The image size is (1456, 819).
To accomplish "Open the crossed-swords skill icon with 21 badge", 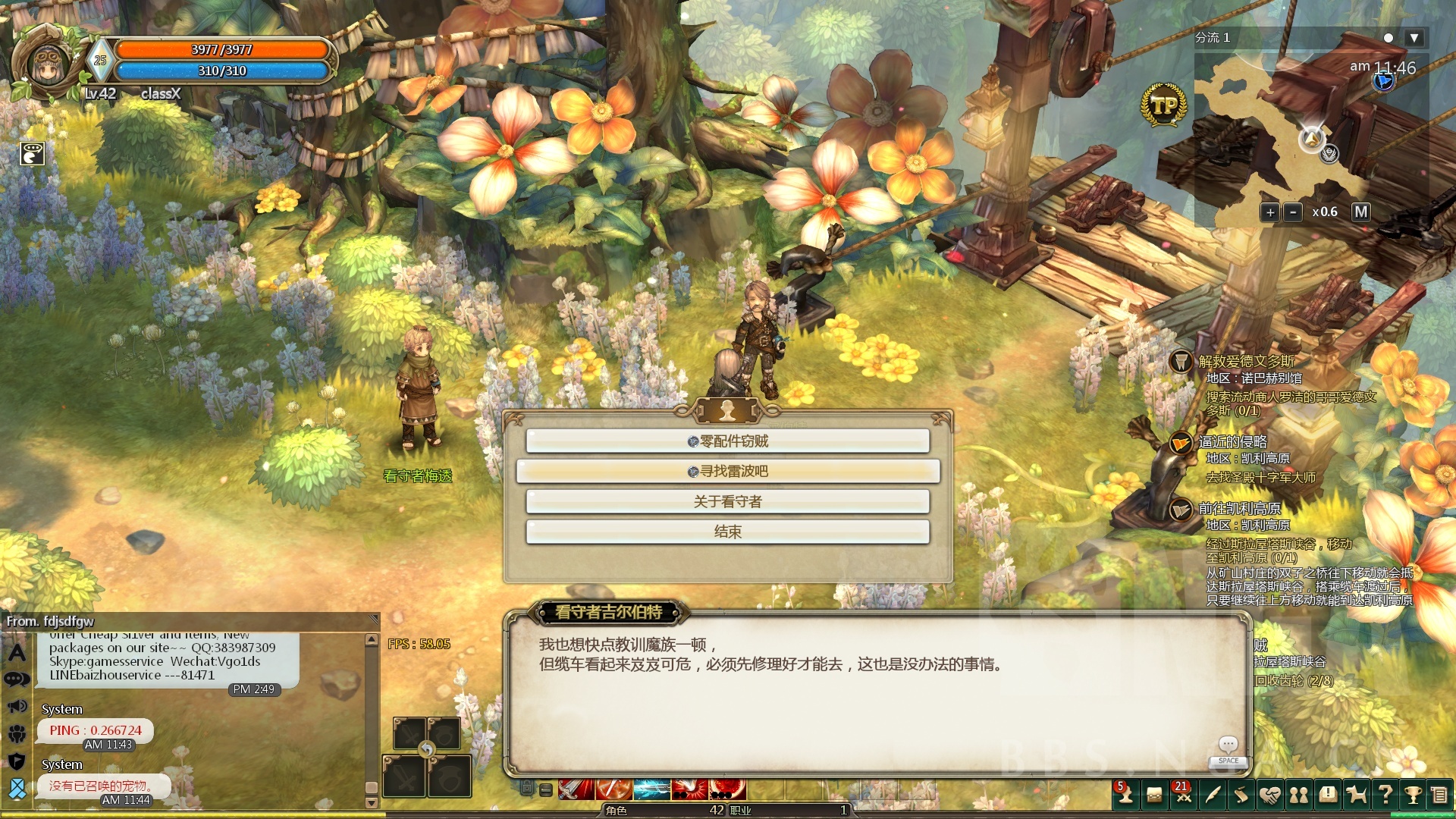I will point(1183,795).
